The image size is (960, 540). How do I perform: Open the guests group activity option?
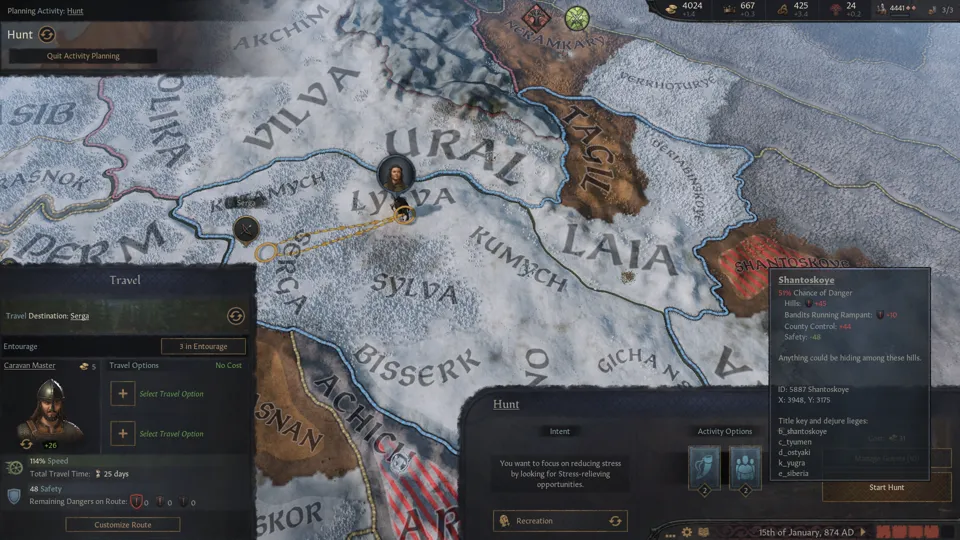(x=745, y=466)
